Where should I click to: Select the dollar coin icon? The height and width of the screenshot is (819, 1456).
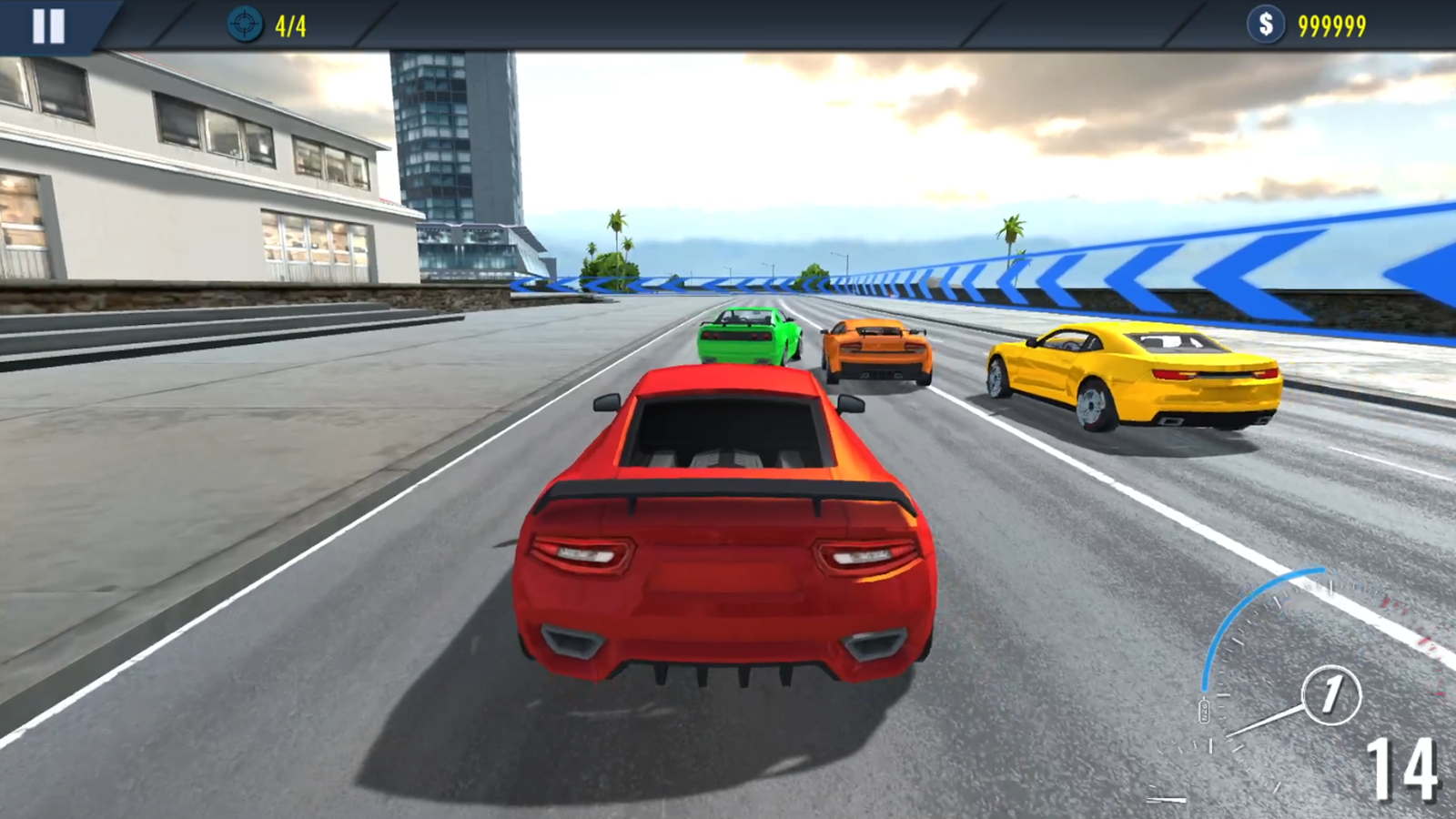point(1265,25)
